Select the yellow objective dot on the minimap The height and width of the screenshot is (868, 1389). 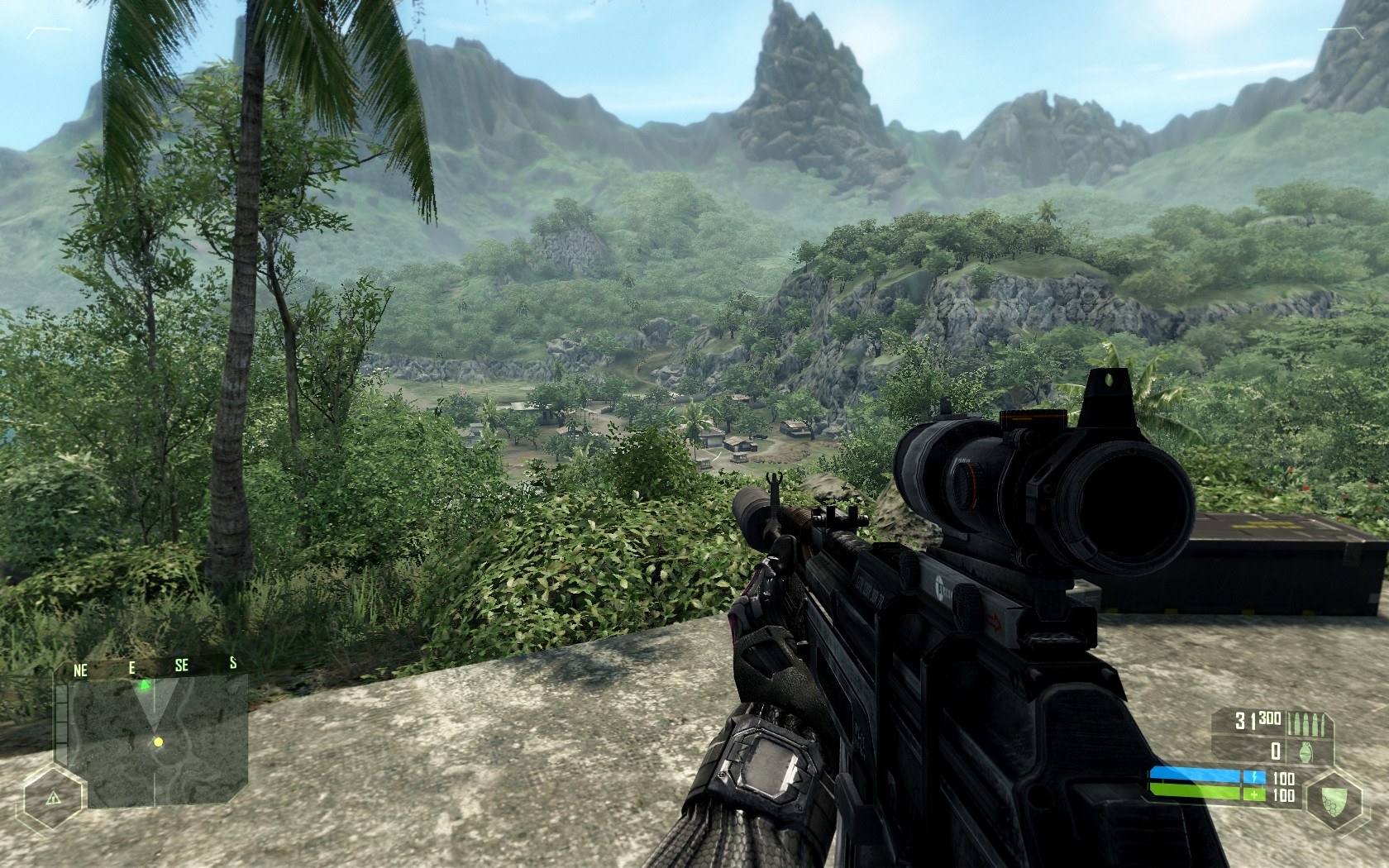point(158,742)
